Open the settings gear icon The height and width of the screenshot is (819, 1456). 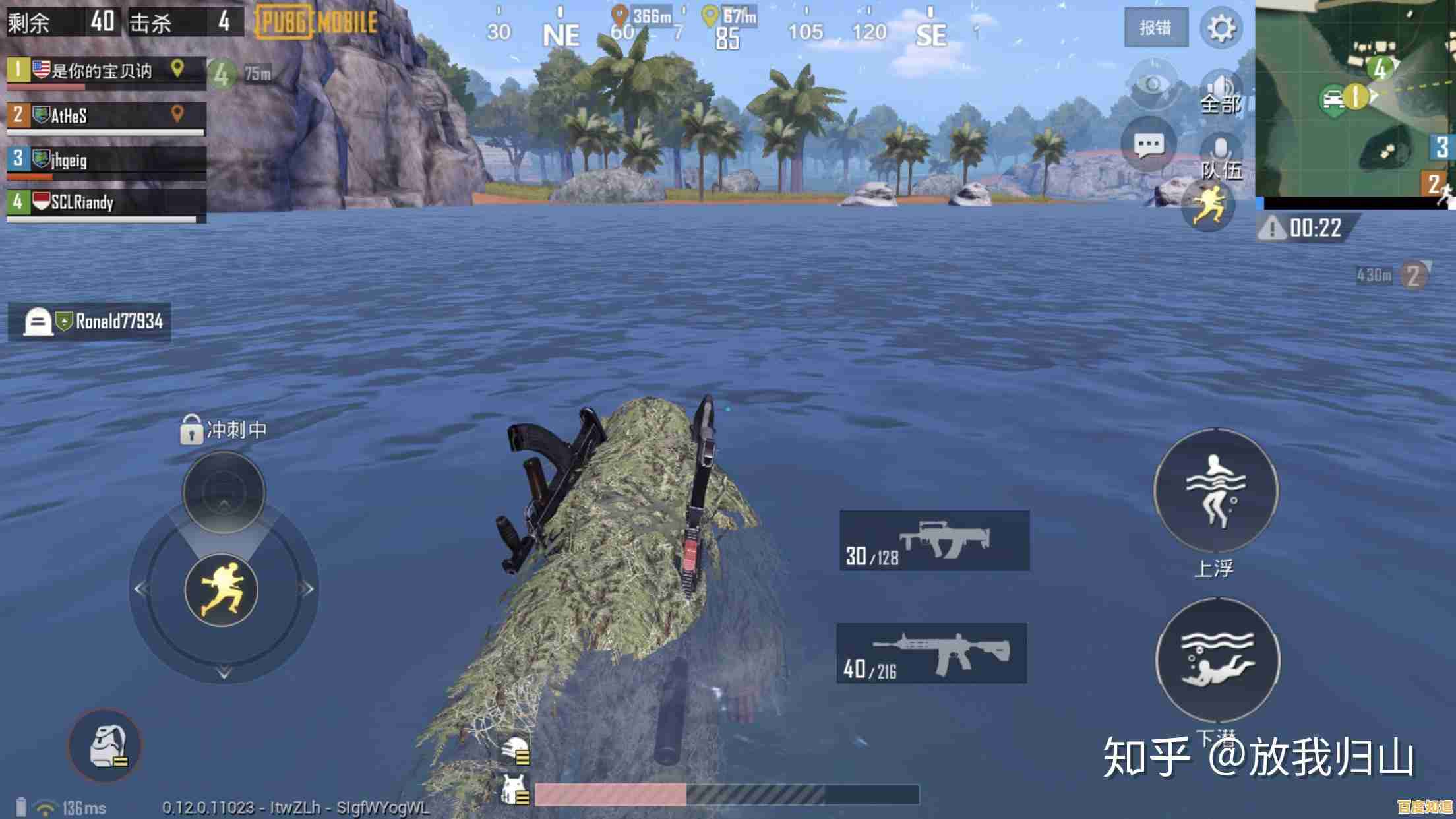click(x=1220, y=26)
